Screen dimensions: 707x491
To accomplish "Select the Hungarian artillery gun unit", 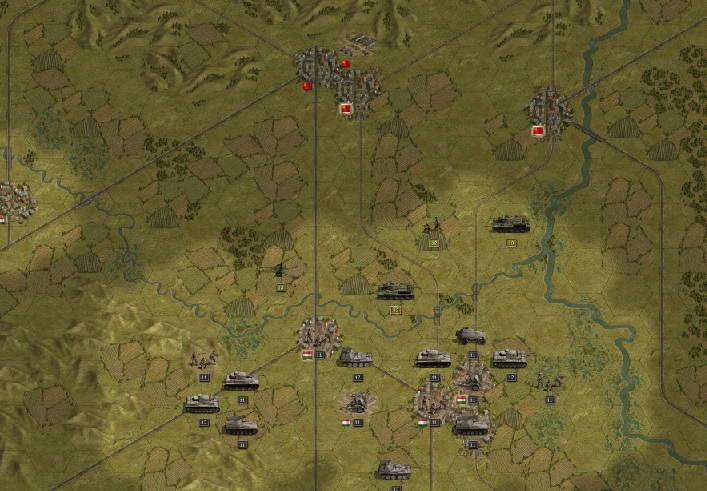I will click(357, 403).
